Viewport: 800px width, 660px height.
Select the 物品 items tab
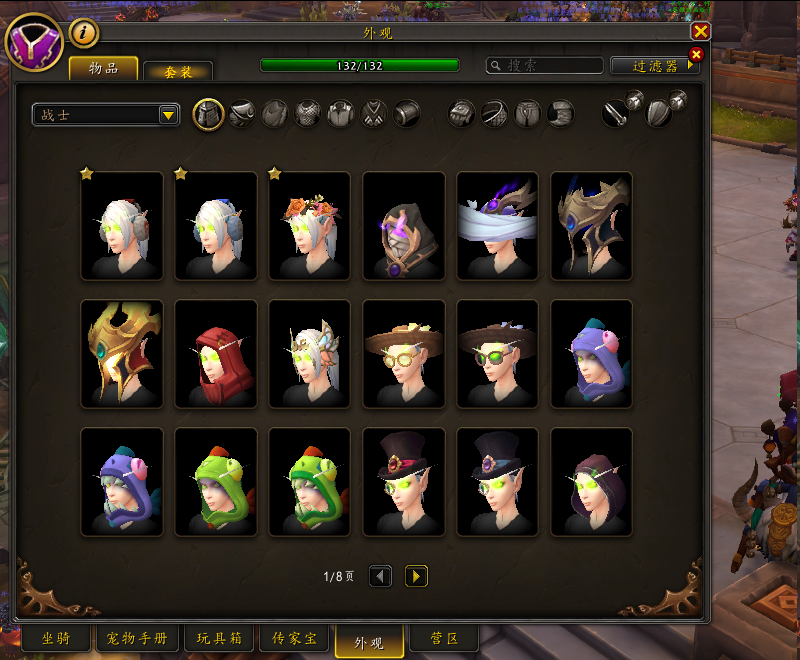pos(103,68)
